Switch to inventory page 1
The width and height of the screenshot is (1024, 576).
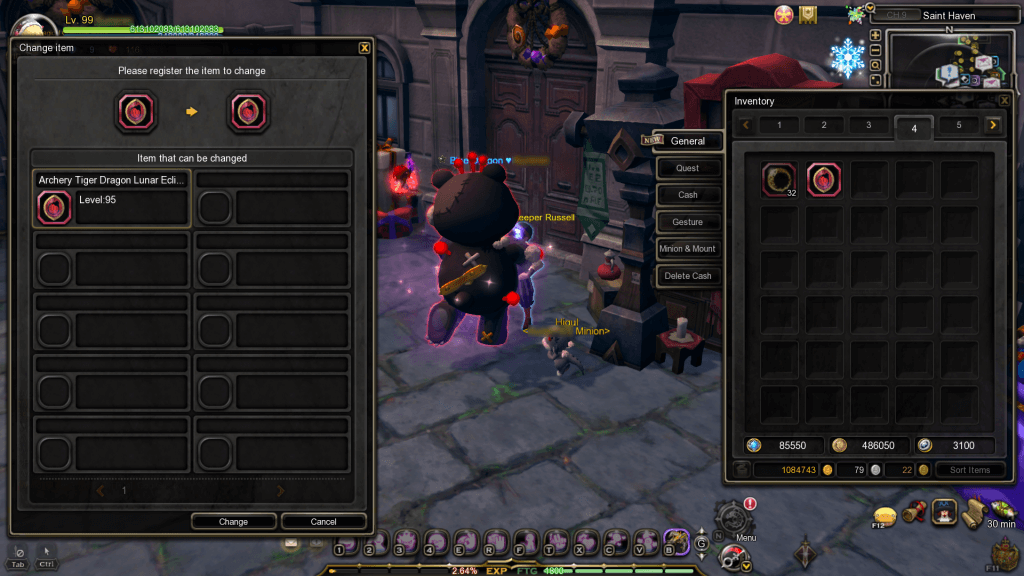coord(780,125)
